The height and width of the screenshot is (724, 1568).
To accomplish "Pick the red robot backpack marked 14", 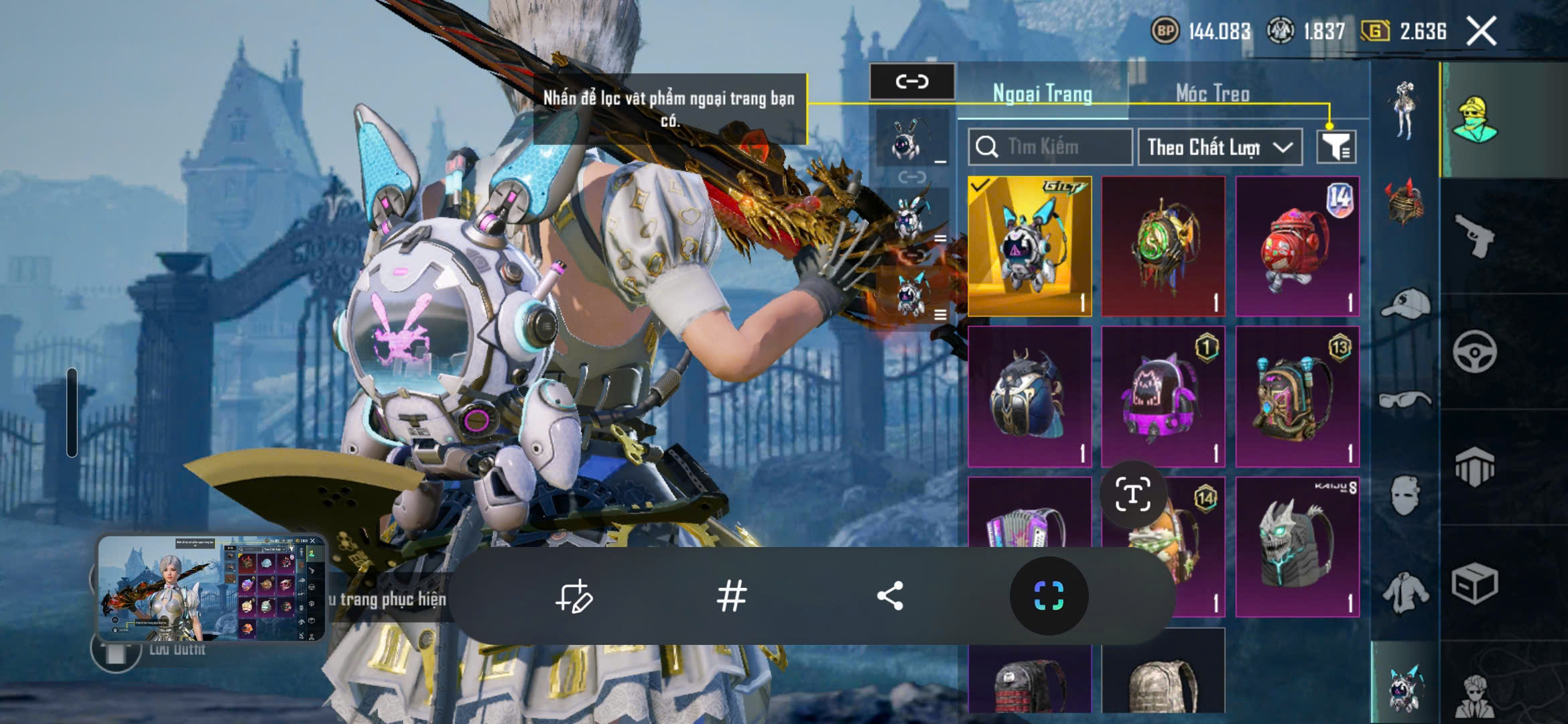I will 1297,246.
